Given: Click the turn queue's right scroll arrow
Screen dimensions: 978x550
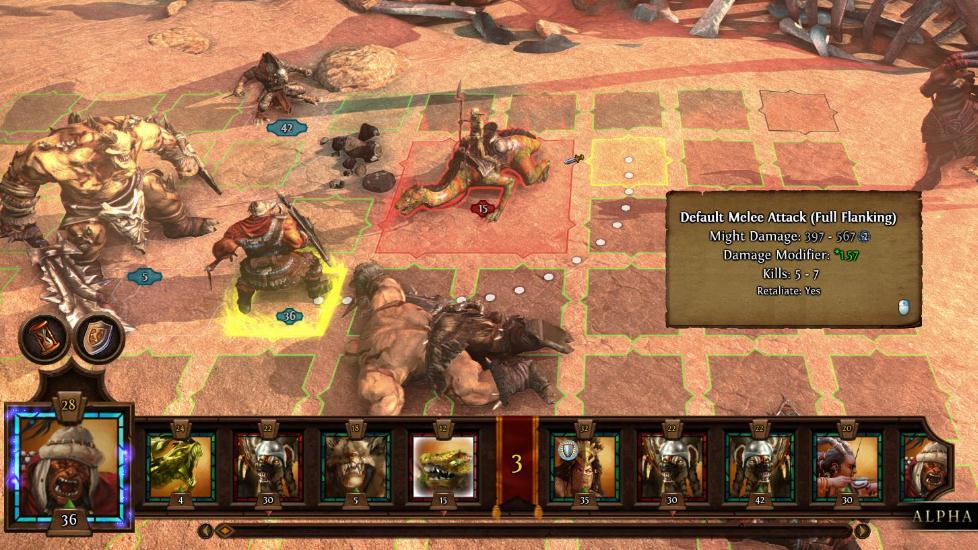Looking at the screenshot, I should (862, 531).
